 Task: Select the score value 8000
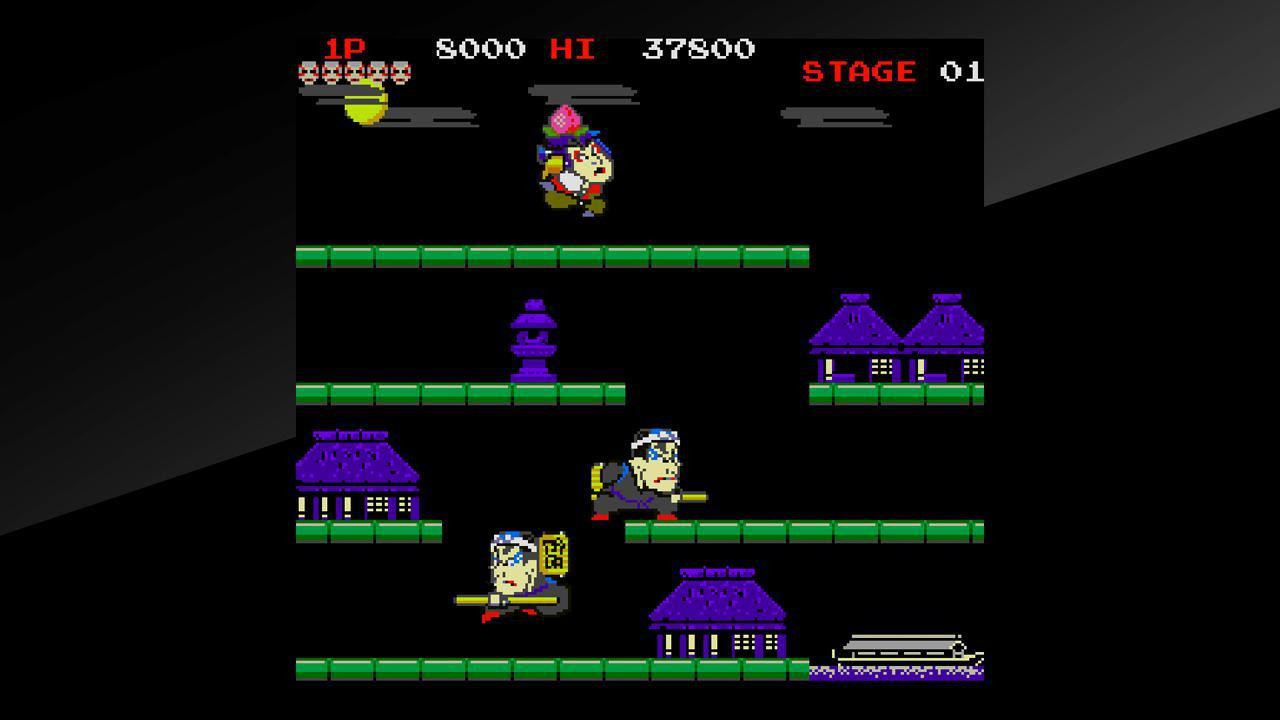pyautogui.click(x=480, y=46)
